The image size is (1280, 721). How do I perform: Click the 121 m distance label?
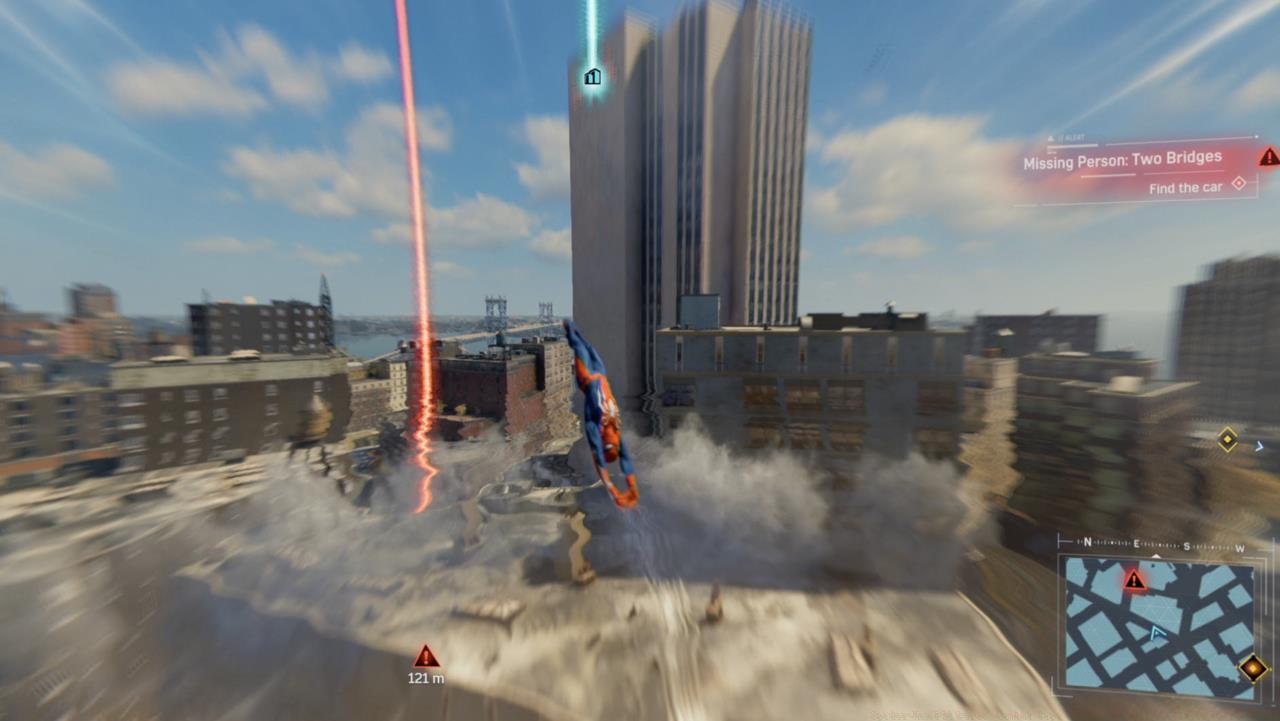point(427,678)
